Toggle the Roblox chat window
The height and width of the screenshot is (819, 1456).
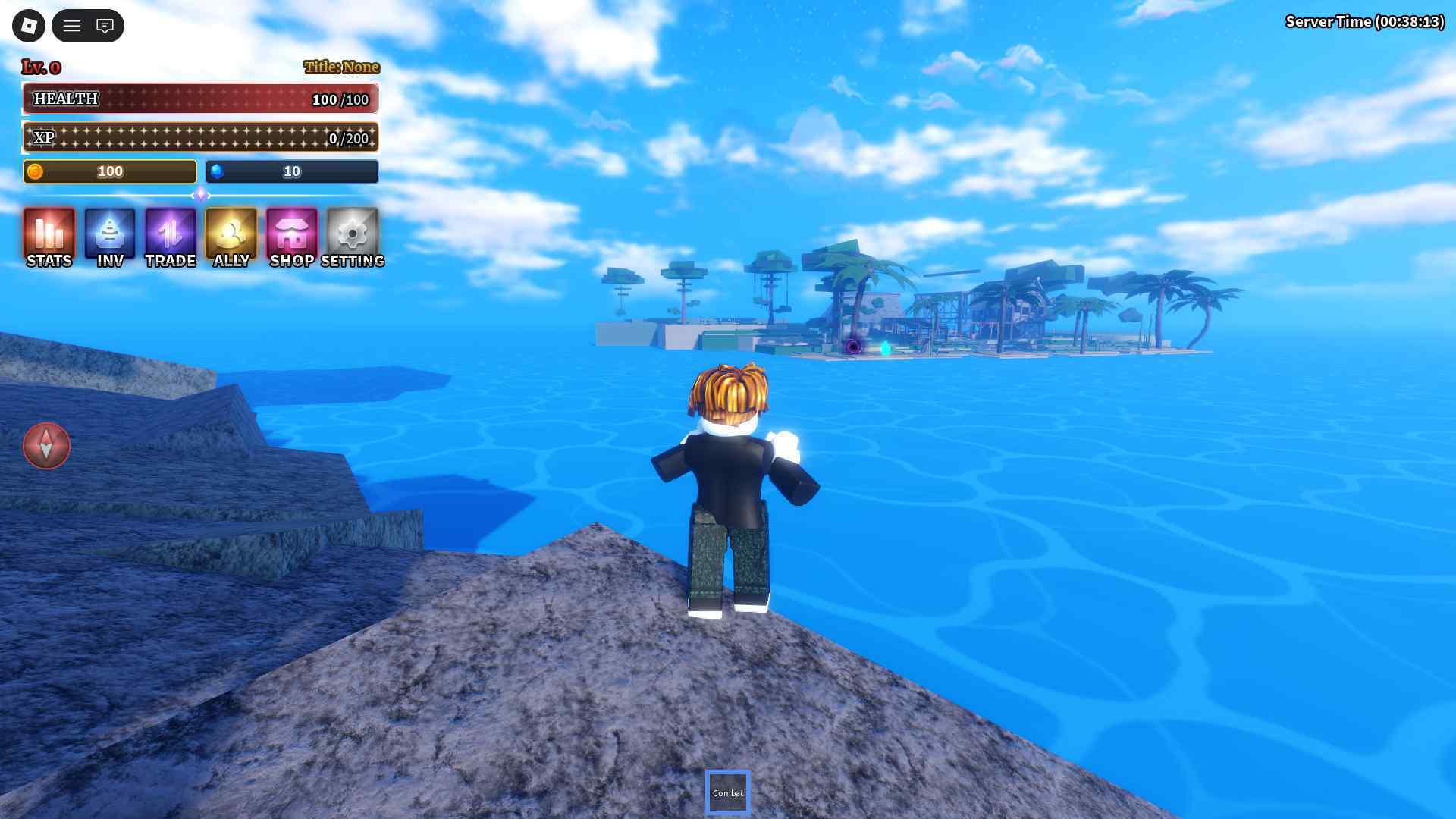click(105, 26)
